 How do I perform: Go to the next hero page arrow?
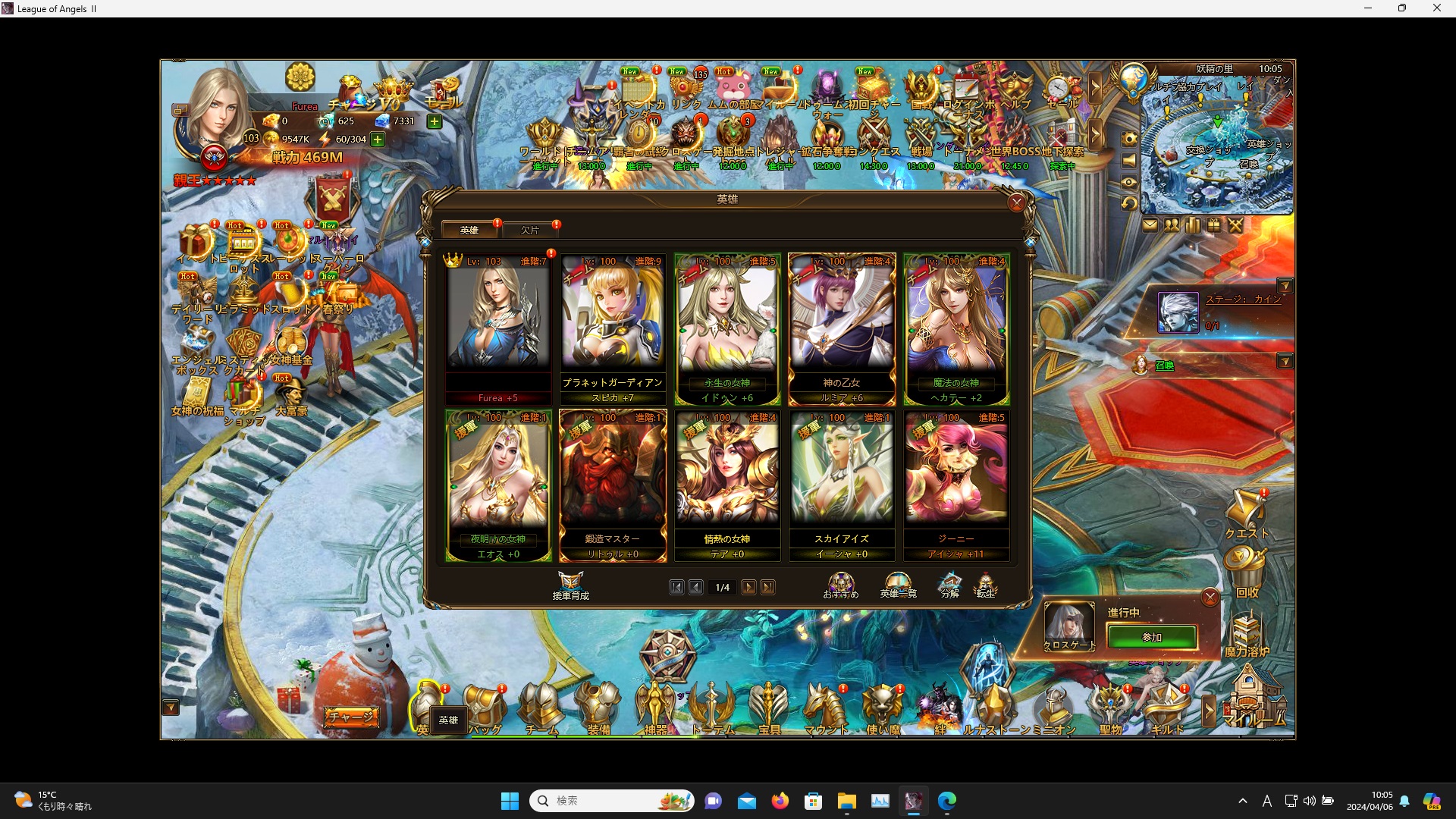[749, 587]
